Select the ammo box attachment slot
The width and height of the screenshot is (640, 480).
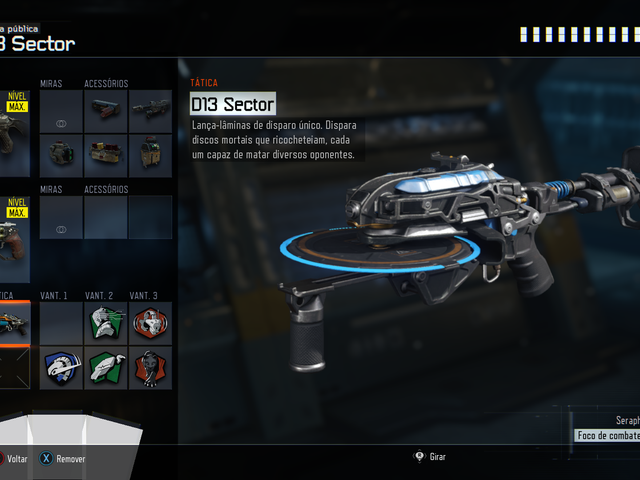(x=105, y=153)
